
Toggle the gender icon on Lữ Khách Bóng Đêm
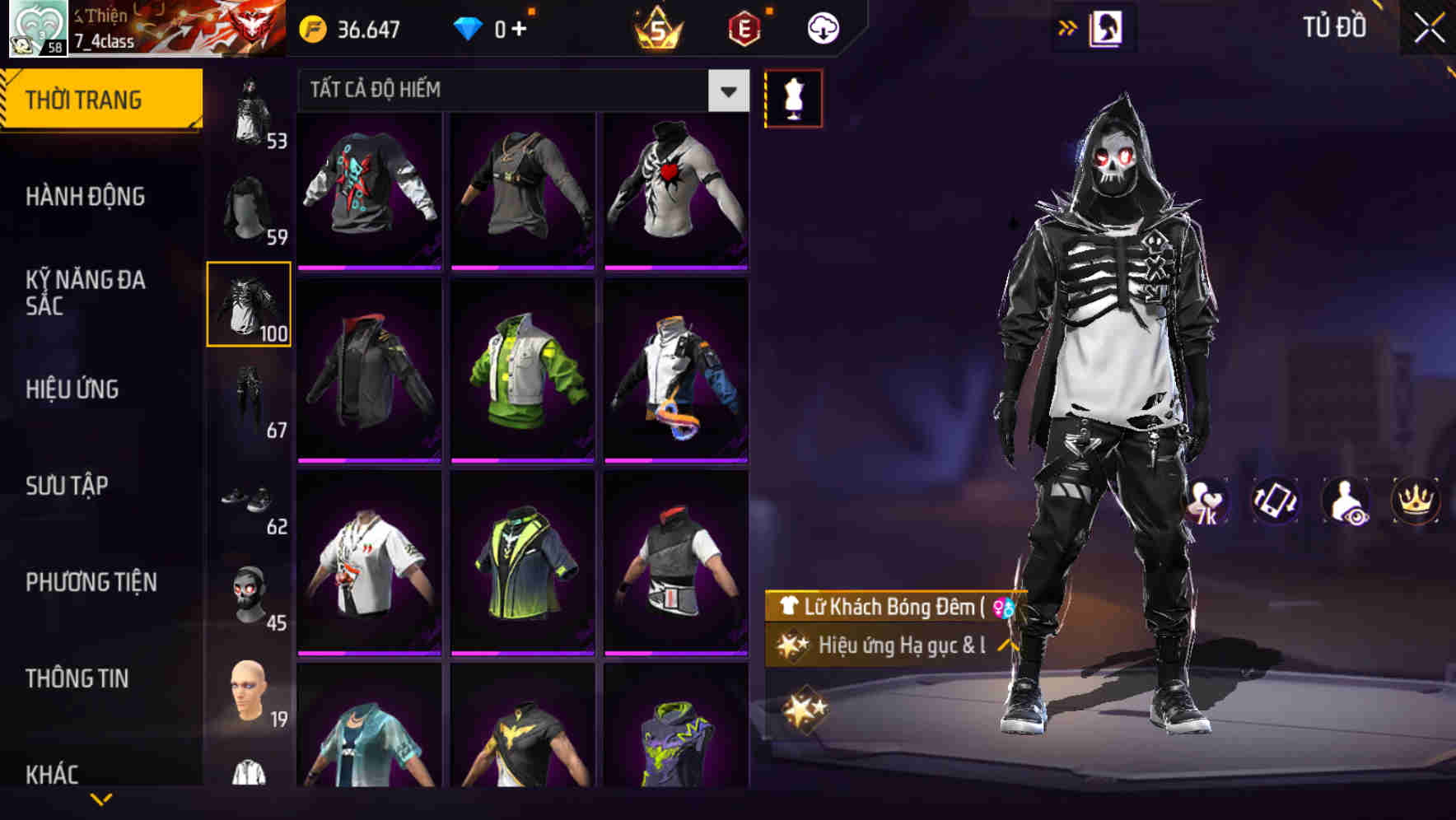tap(1004, 607)
